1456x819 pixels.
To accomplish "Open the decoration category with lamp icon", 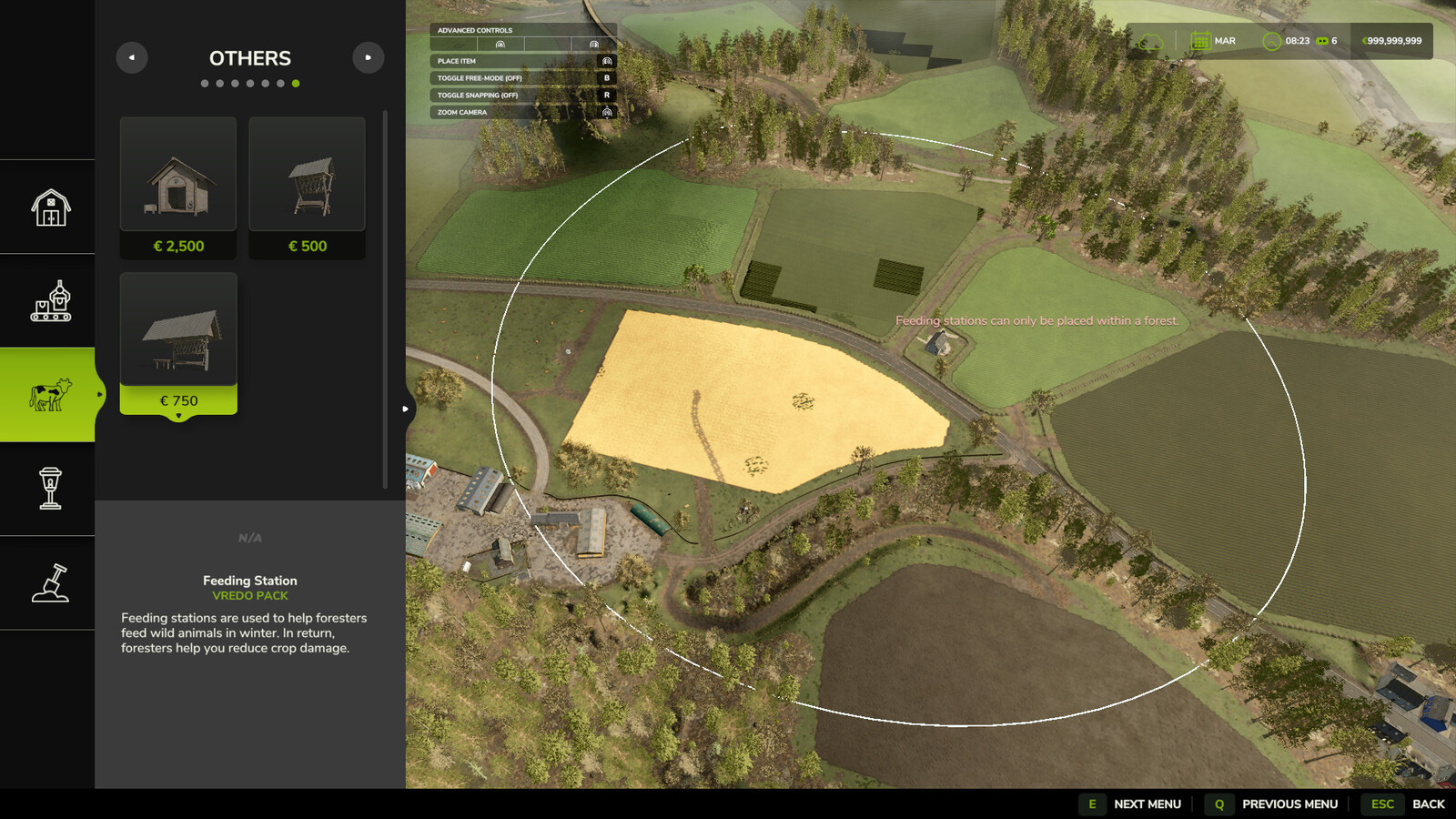I will coord(50,489).
